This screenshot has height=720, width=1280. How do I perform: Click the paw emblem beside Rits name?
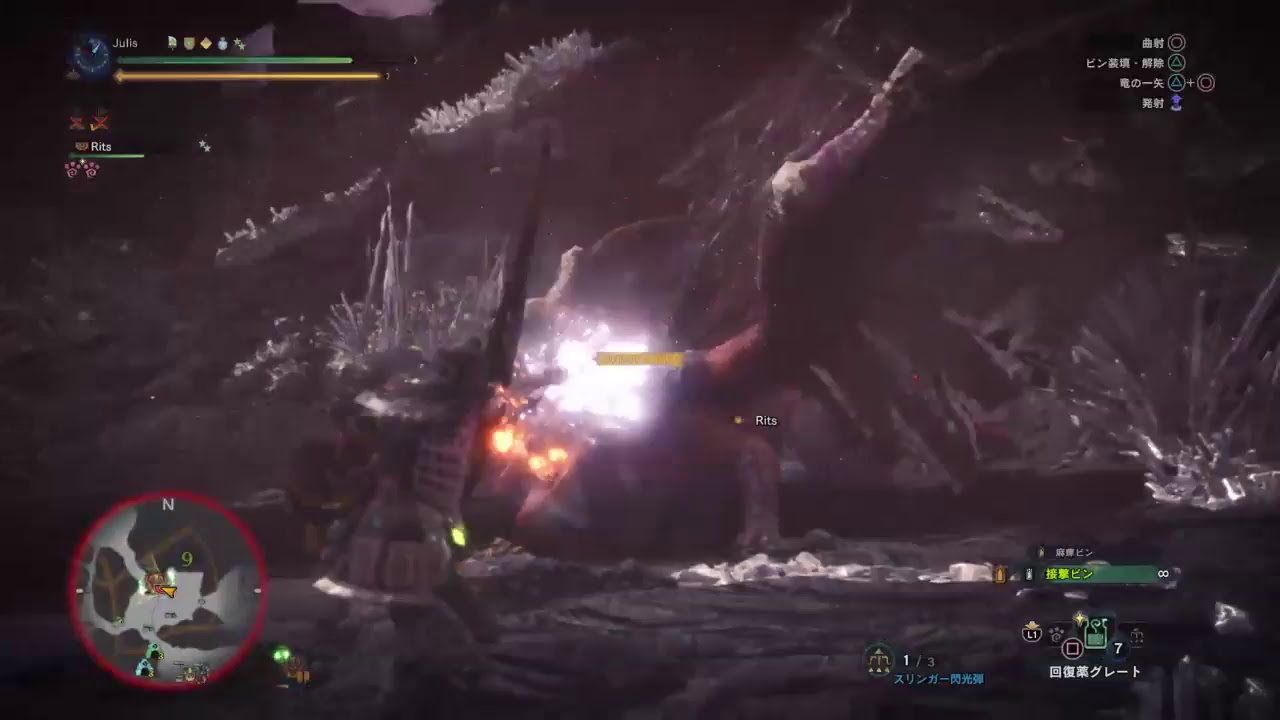(84, 147)
